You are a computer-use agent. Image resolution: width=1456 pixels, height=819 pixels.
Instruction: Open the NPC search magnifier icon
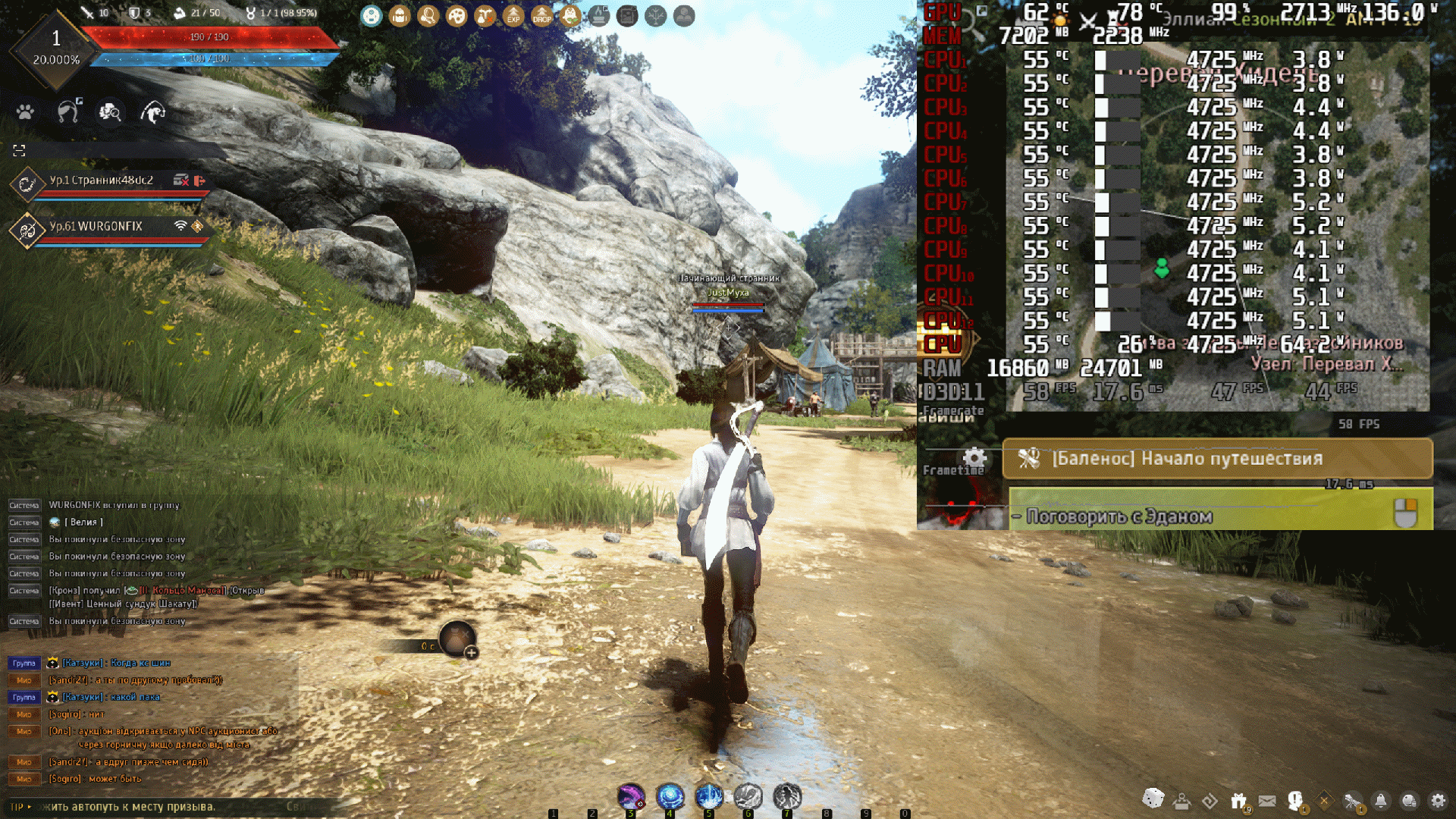[110, 112]
